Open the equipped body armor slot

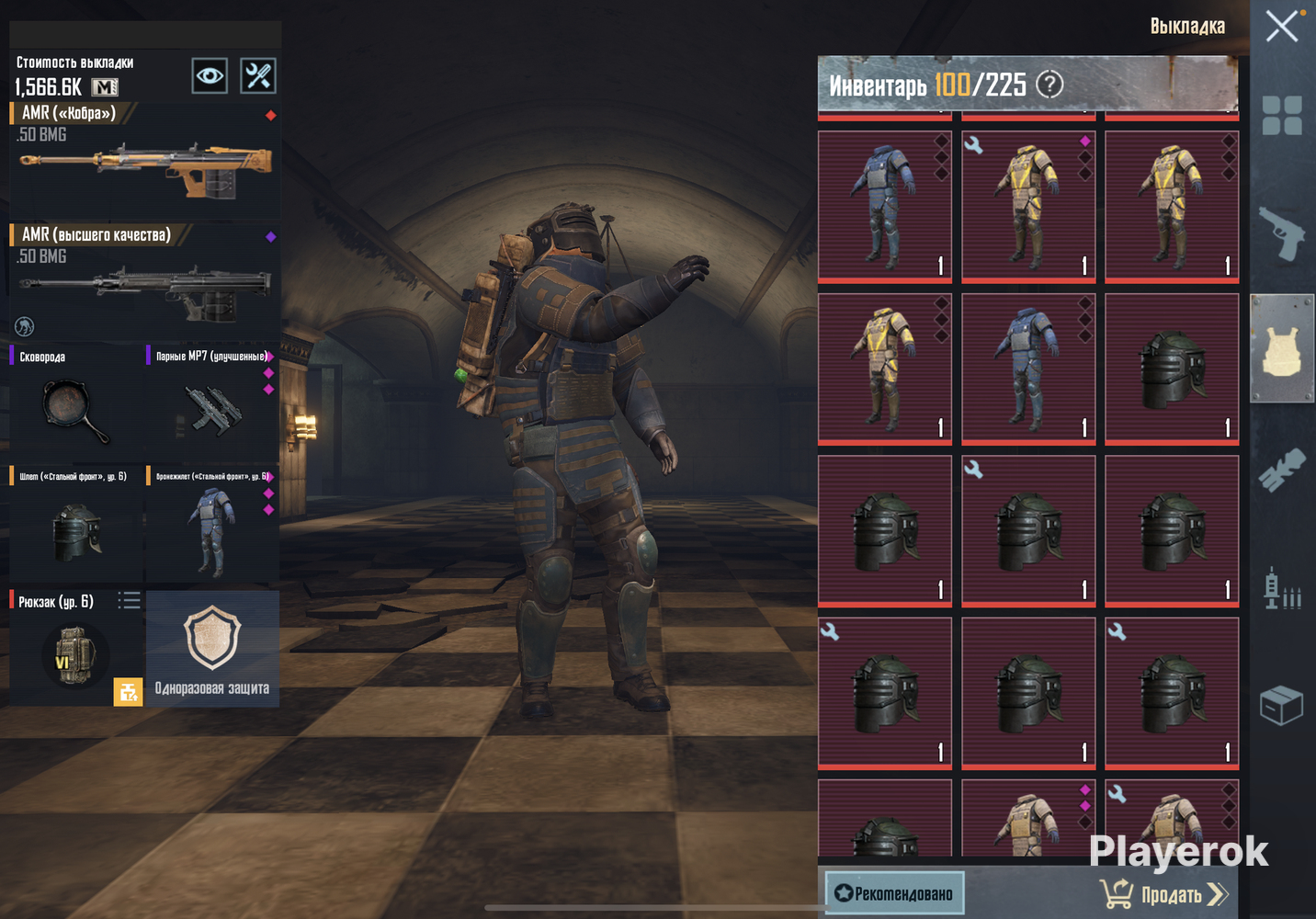[212, 526]
